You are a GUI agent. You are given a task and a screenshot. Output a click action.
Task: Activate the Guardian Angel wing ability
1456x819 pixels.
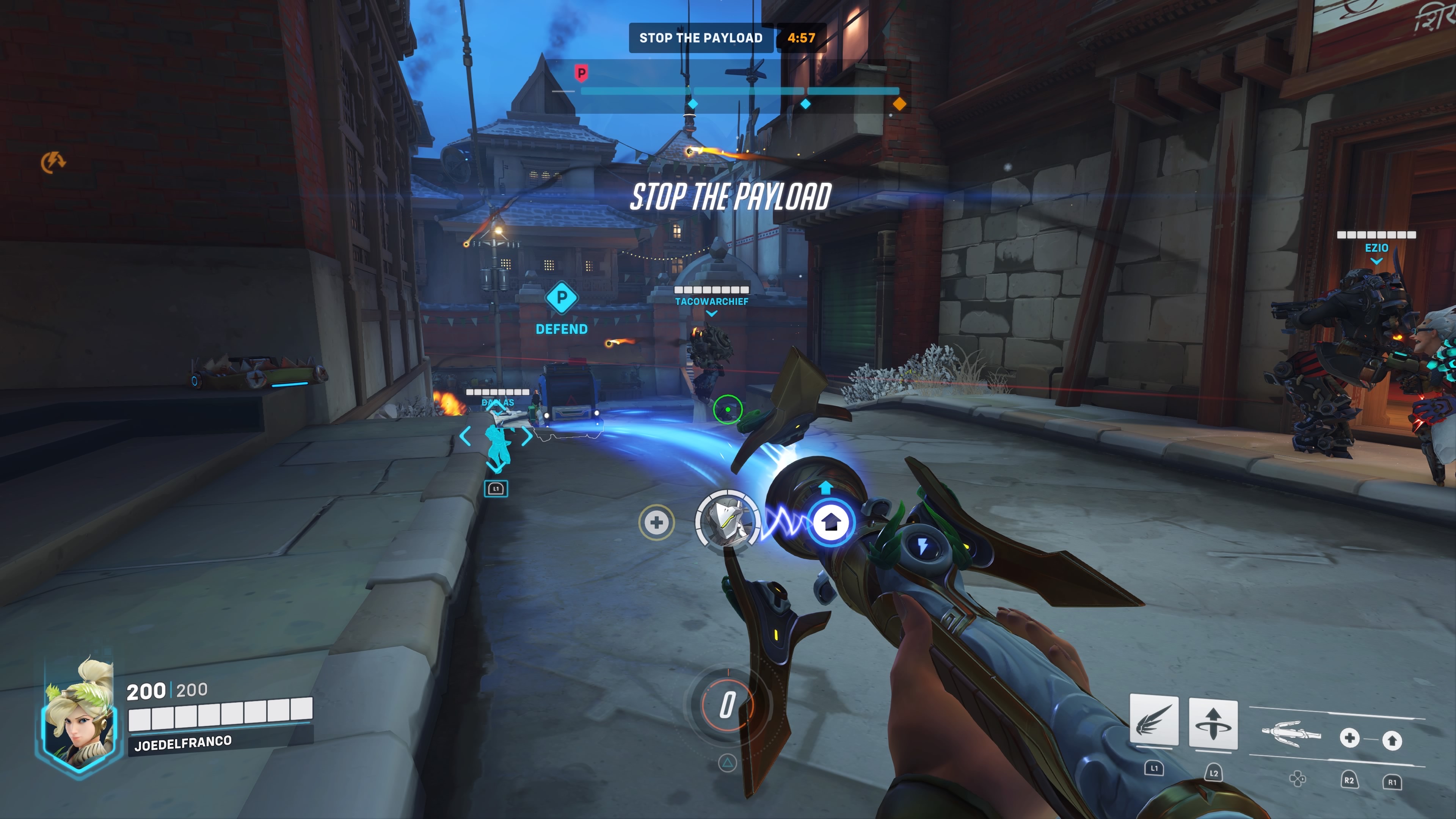(x=1153, y=722)
